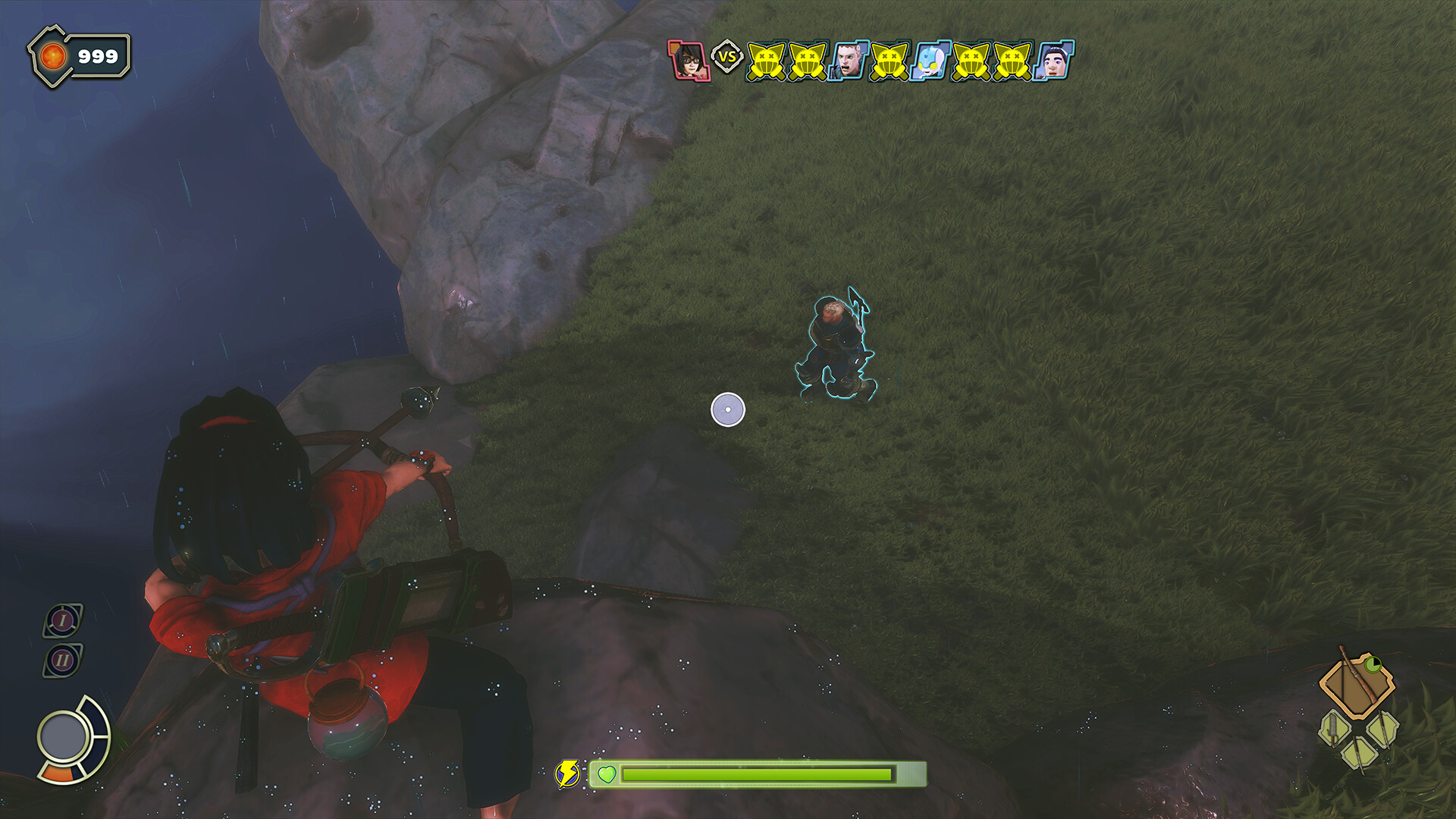Viewport: 1456px width, 819px height.
Task: Select the equipped bow weapon slot
Action: click(1356, 686)
